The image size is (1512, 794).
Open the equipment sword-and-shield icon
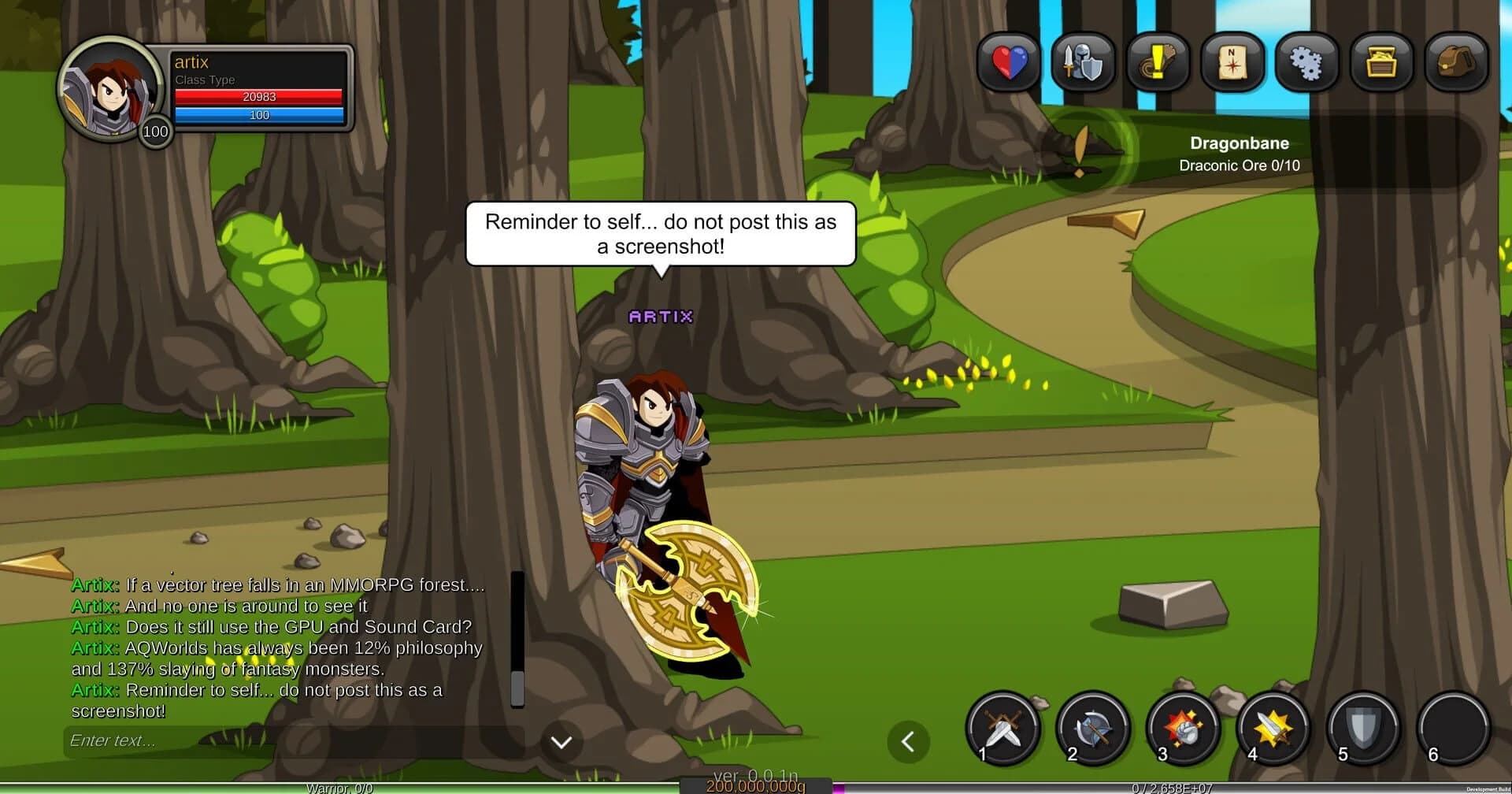1082,63
